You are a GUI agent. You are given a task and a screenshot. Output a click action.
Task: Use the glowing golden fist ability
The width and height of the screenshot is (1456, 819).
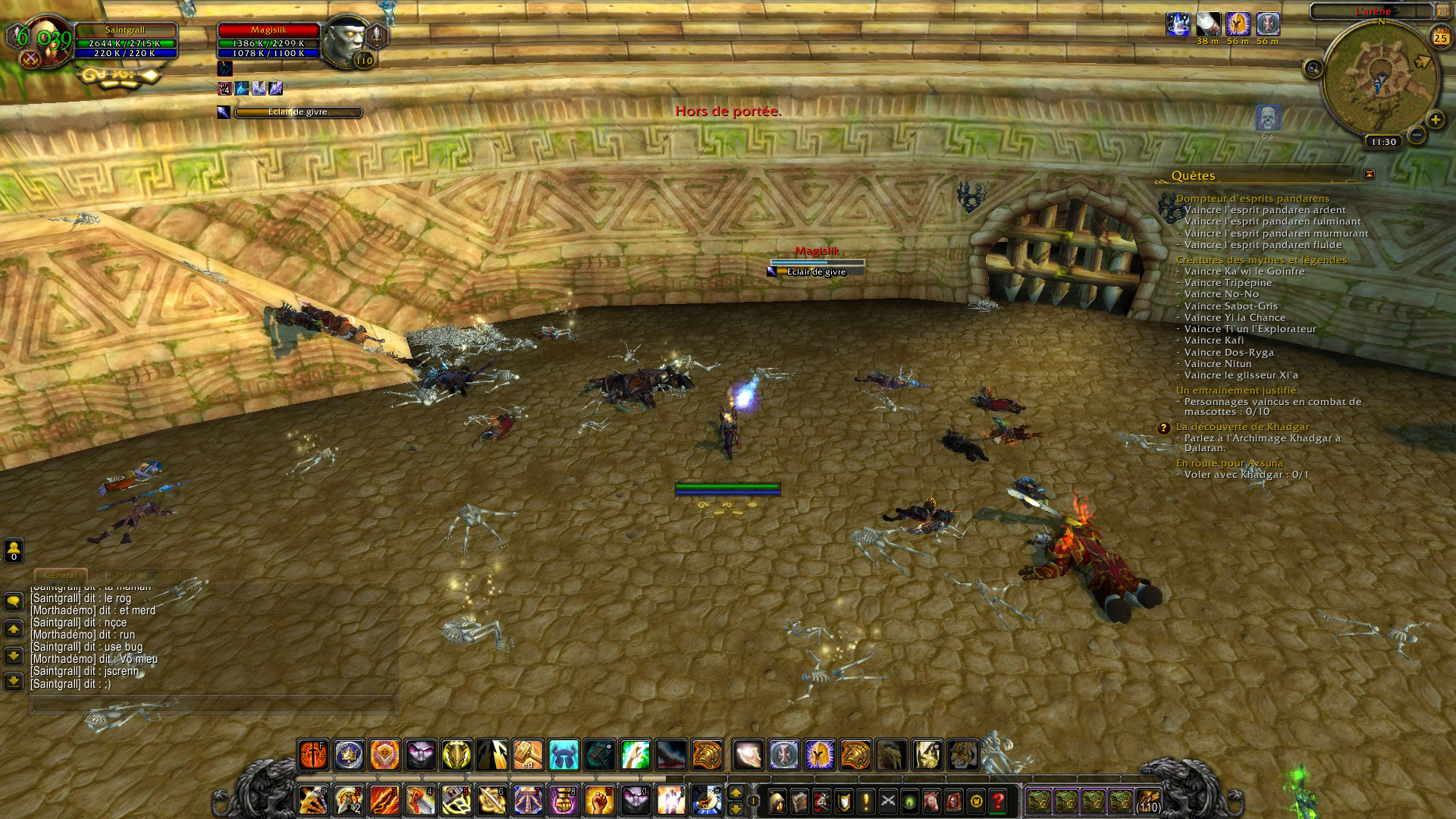point(599,801)
